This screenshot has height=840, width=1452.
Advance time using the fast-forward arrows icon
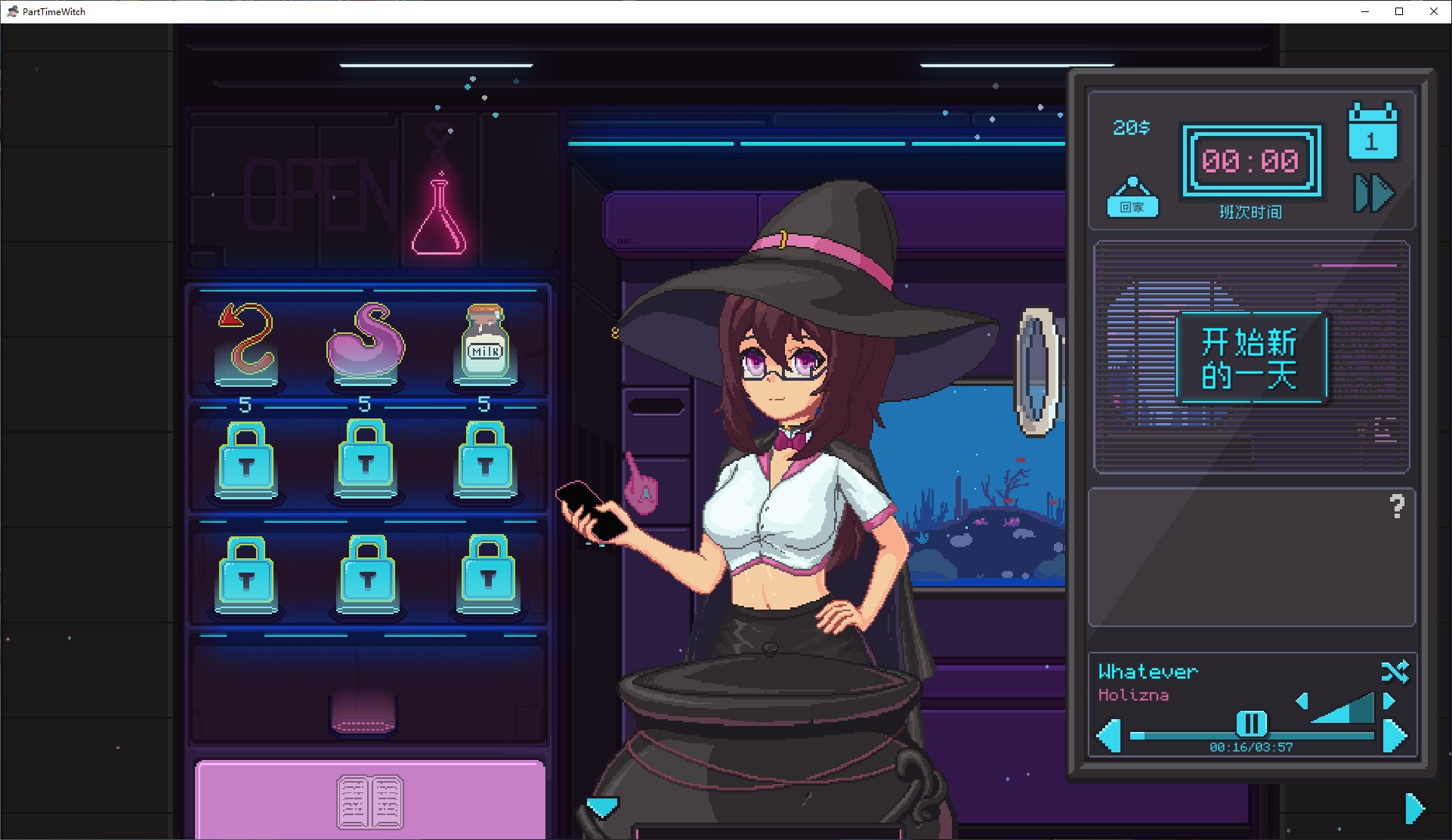tap(1373, 193)
